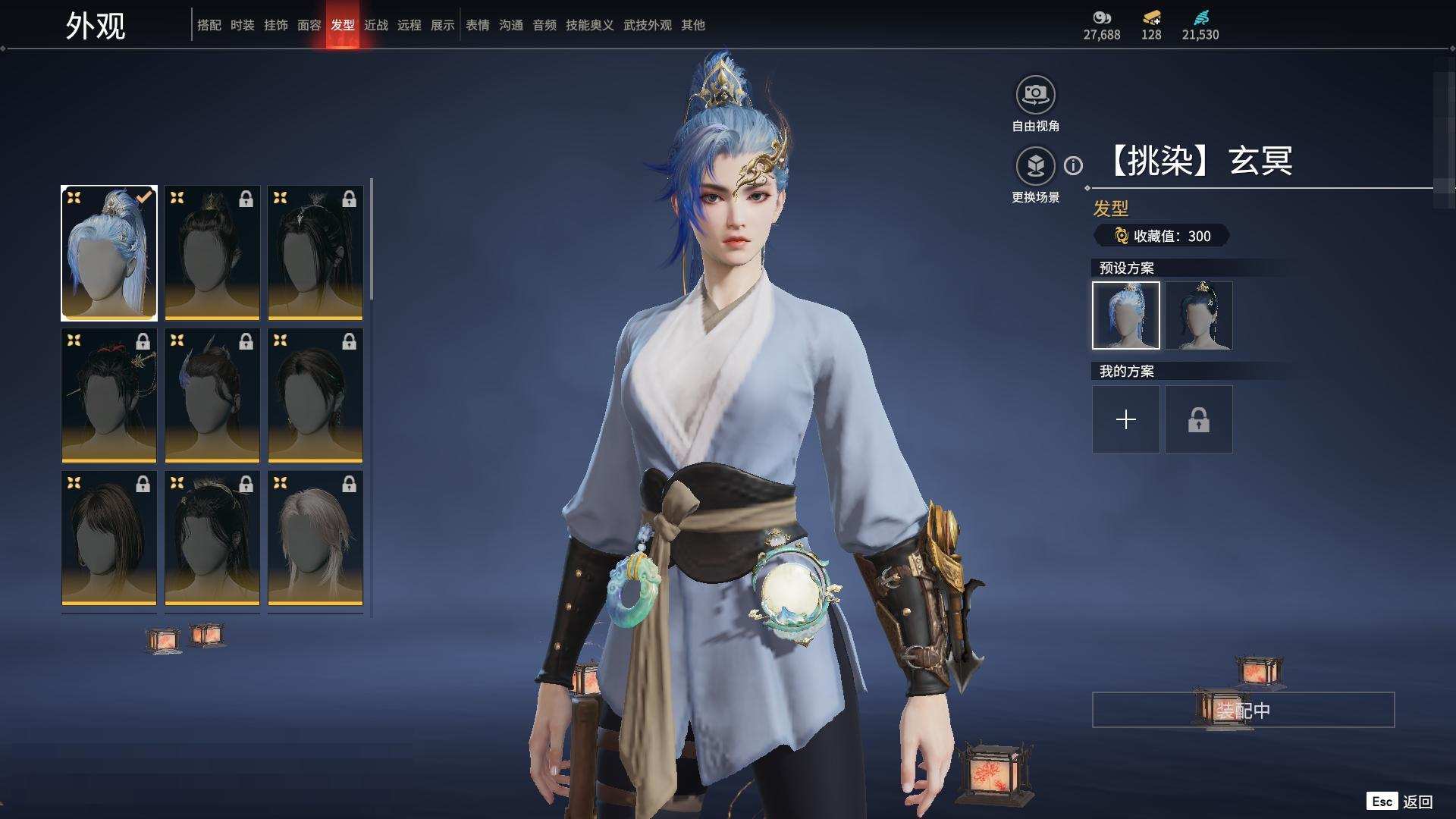
Task: Toggle the 自由视角 camera button
Action: 1035,96
